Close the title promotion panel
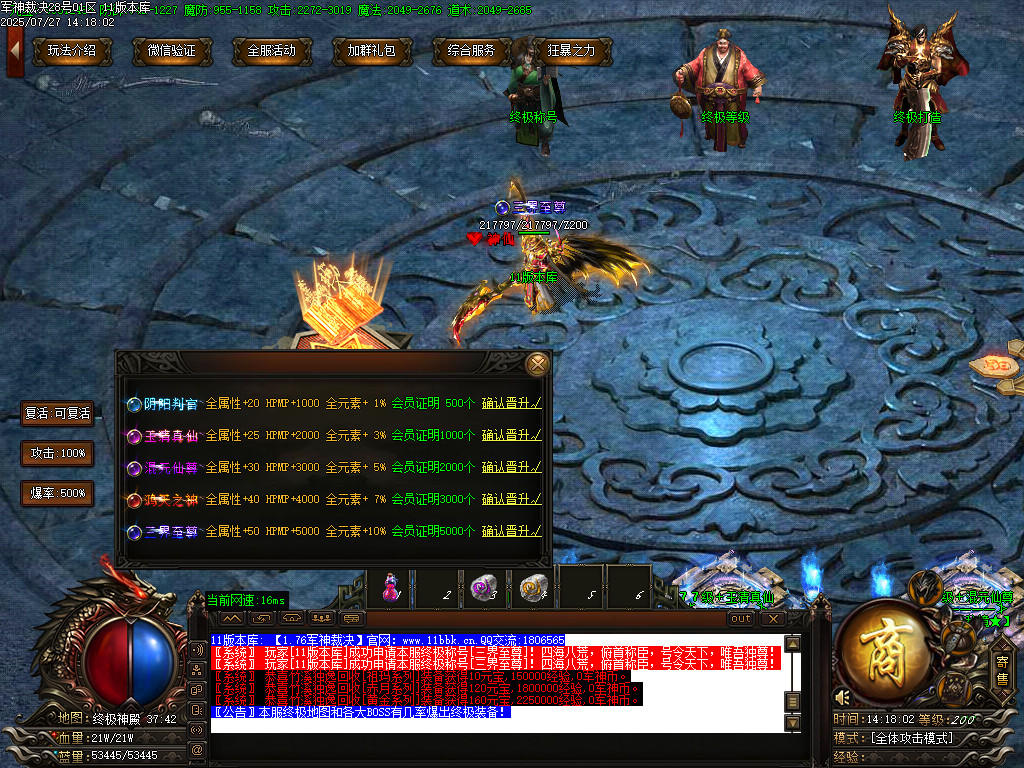Viewport: 1024px width, 768px height. pyautogui.click(x=537, y=363)
